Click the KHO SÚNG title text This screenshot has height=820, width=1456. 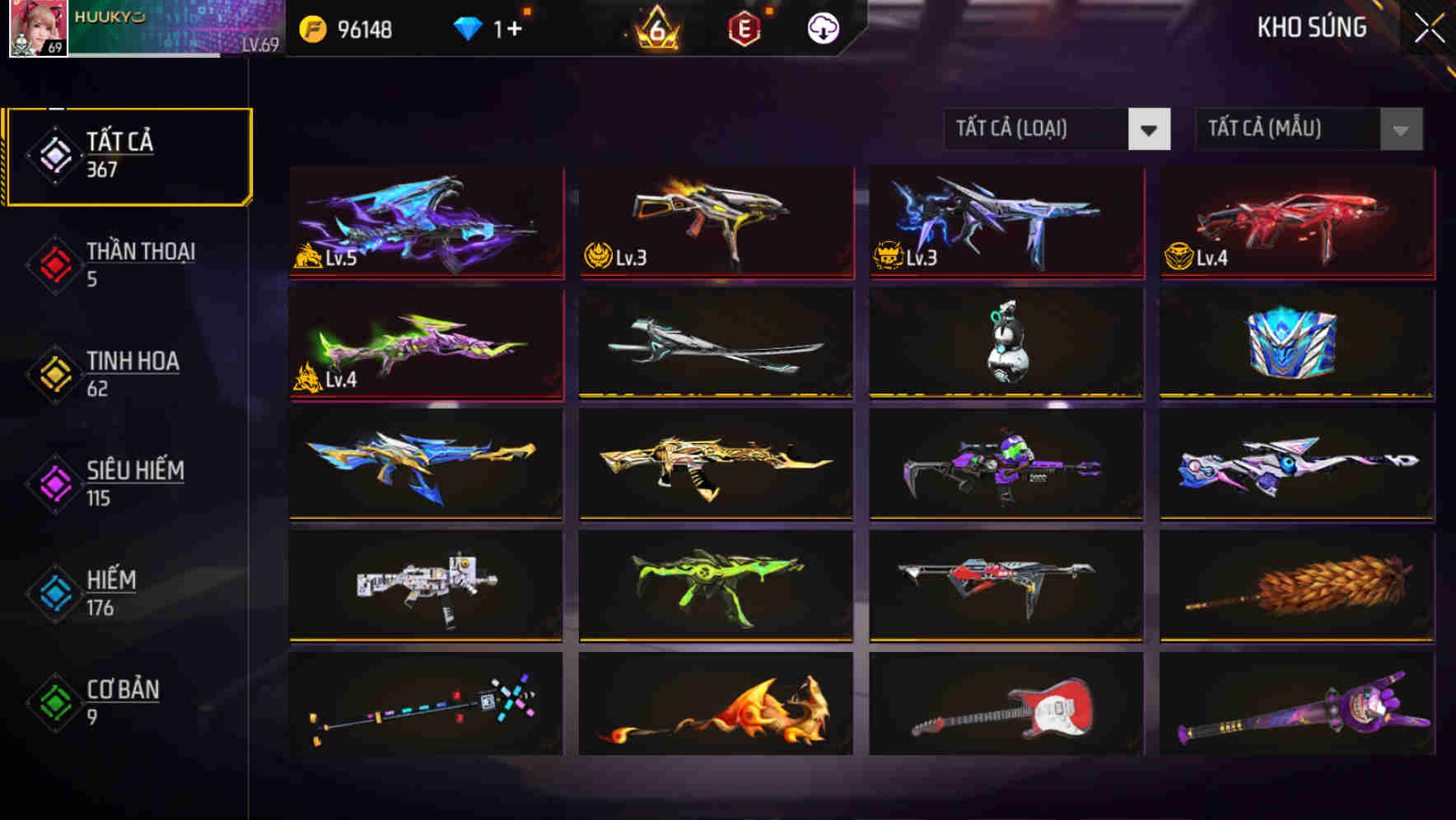(x=1311, y=26)
